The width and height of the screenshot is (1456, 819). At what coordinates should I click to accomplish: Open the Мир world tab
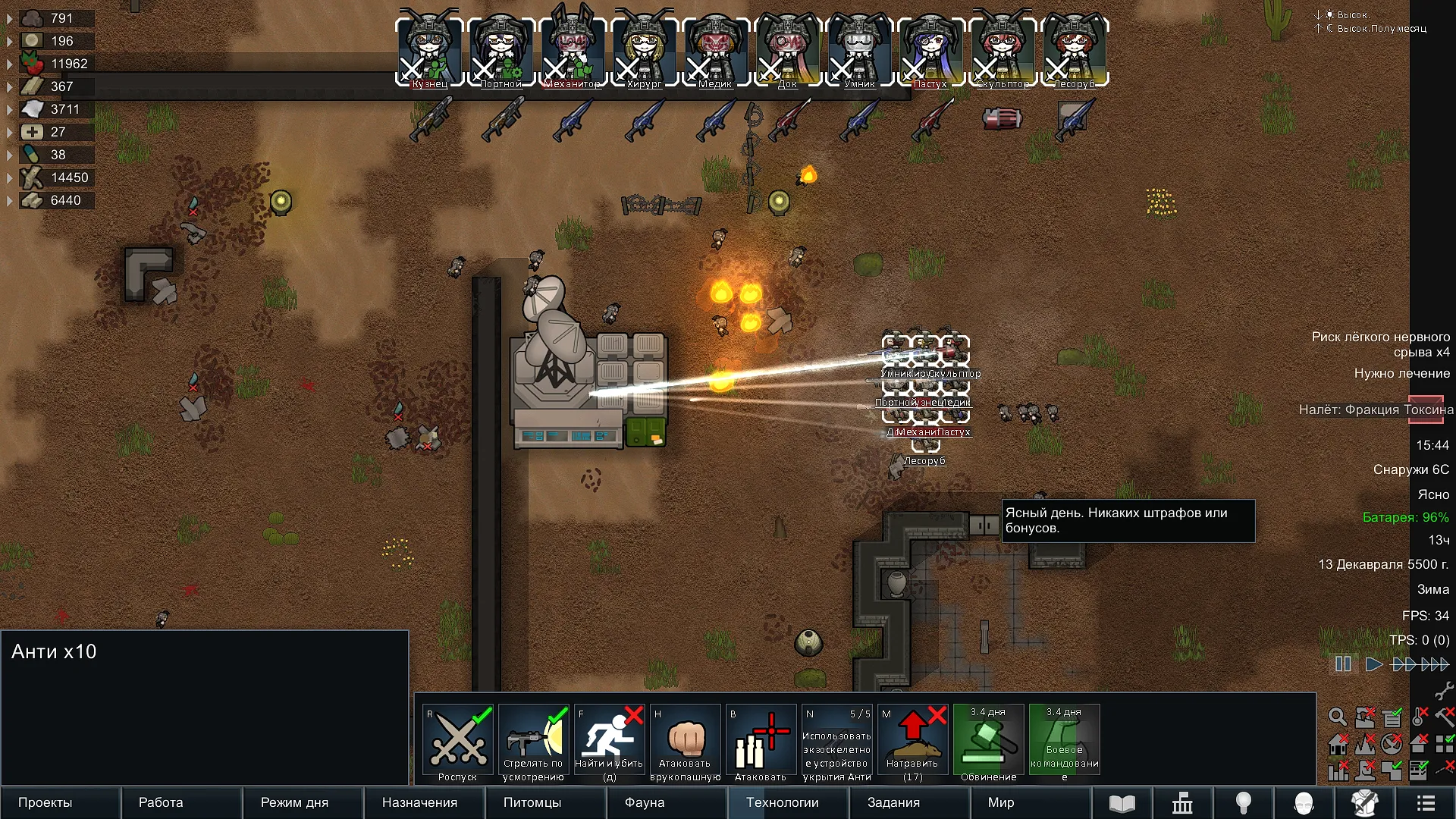click(x=1001, y=802)
